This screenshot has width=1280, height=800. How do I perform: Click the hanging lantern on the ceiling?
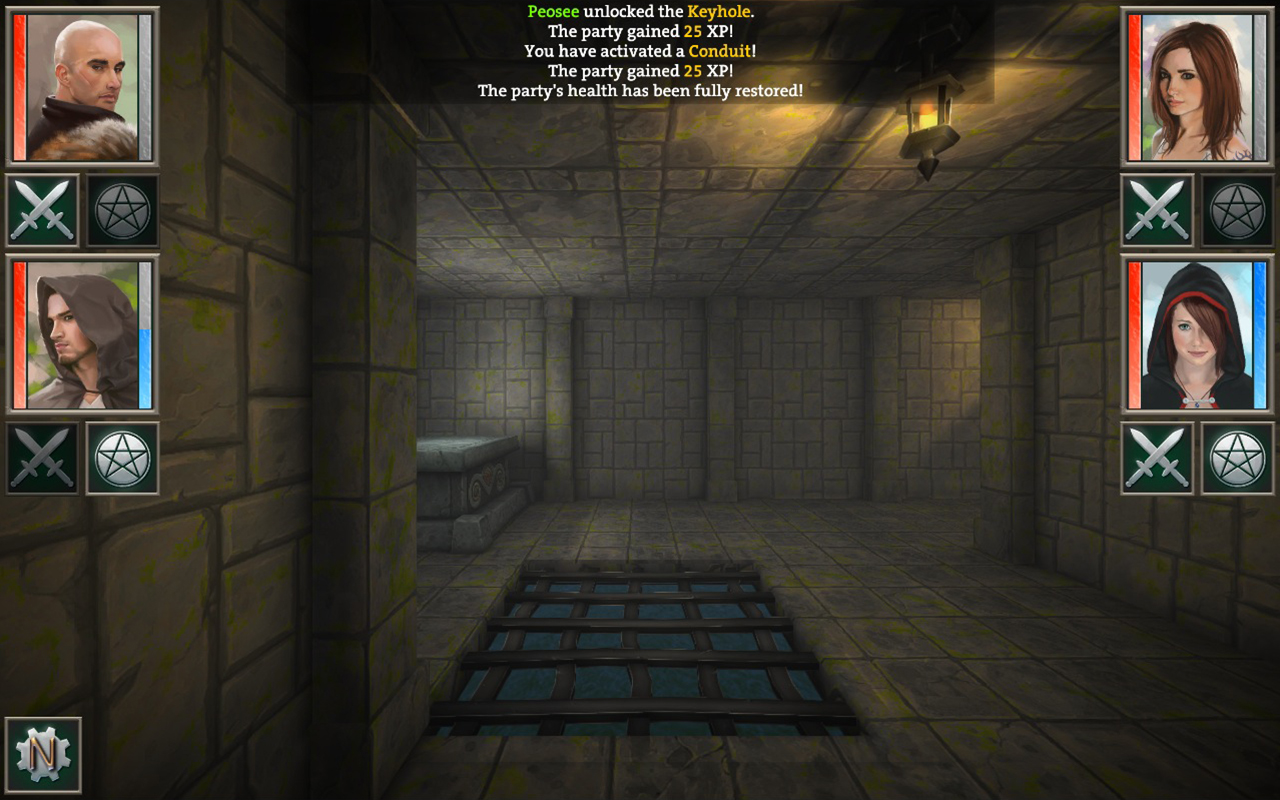[x=929, y=110]
